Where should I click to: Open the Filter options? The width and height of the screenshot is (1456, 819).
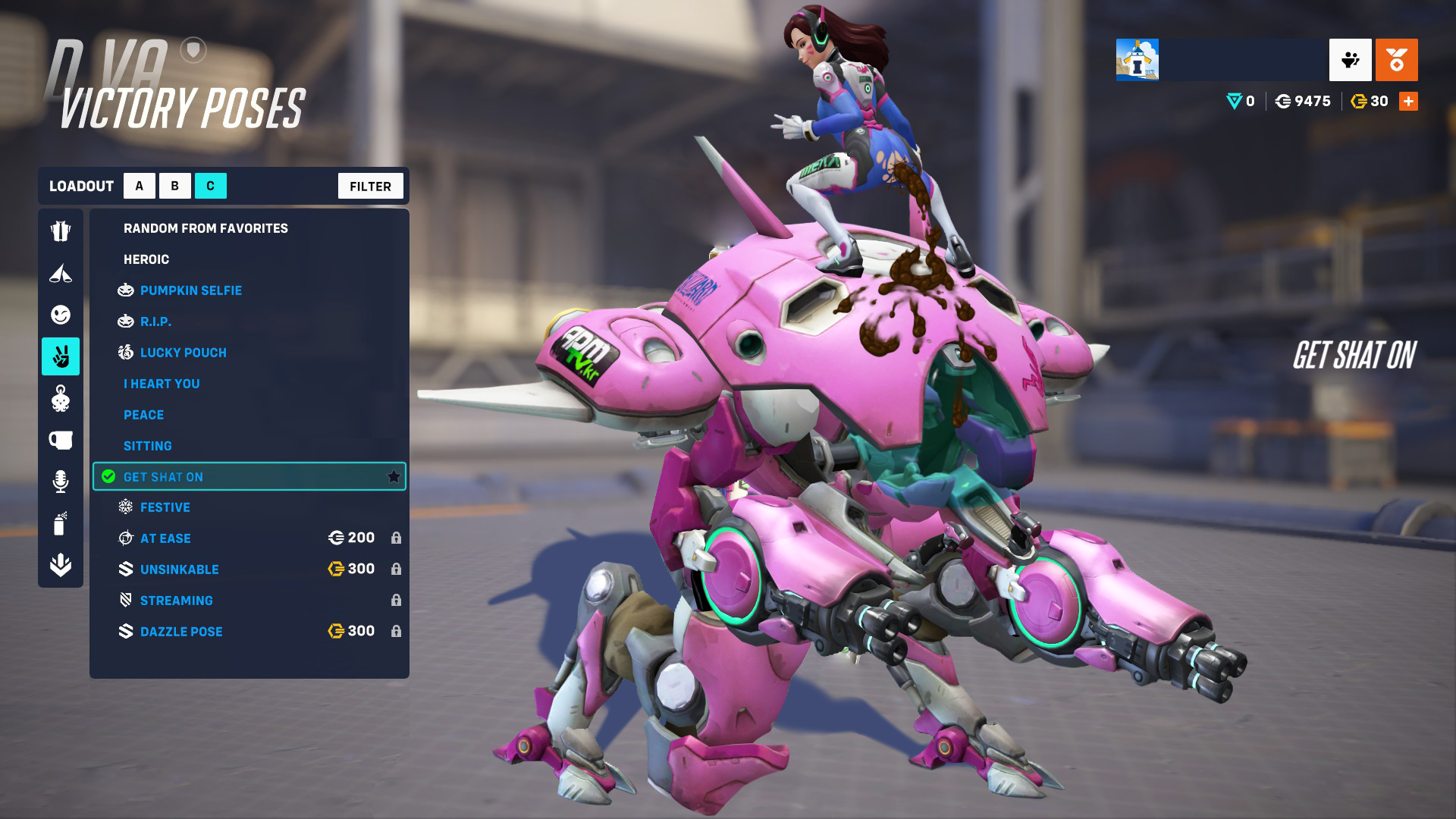click(370, 186)
